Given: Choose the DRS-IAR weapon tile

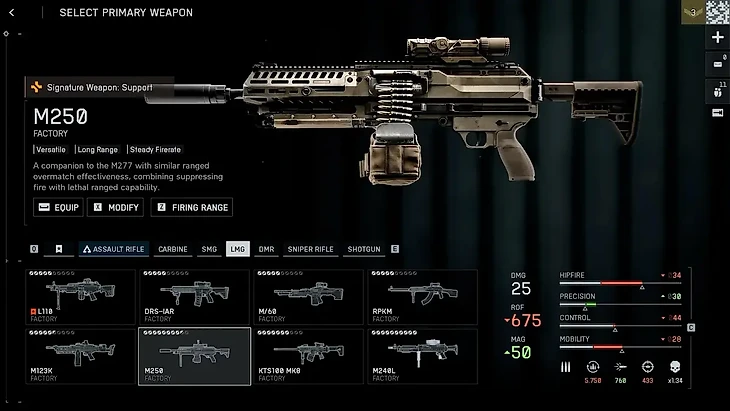Looking at the screenshot, I should tap(194, 296).
